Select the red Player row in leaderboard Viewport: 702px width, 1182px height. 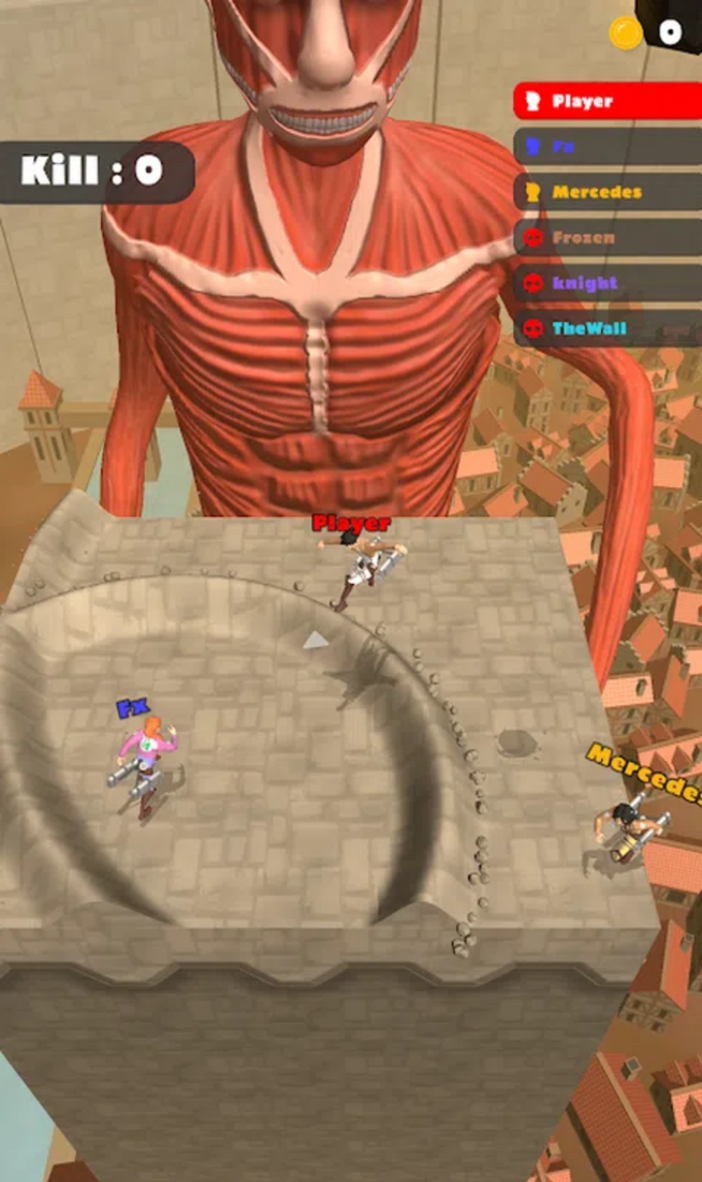coord(607,101)
